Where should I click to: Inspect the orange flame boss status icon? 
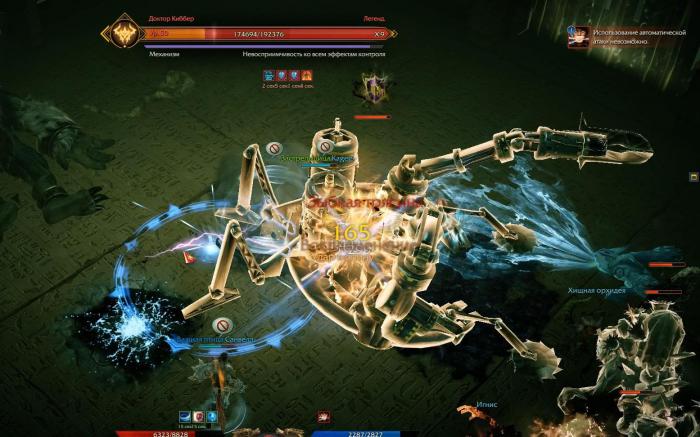coord(307,75)
